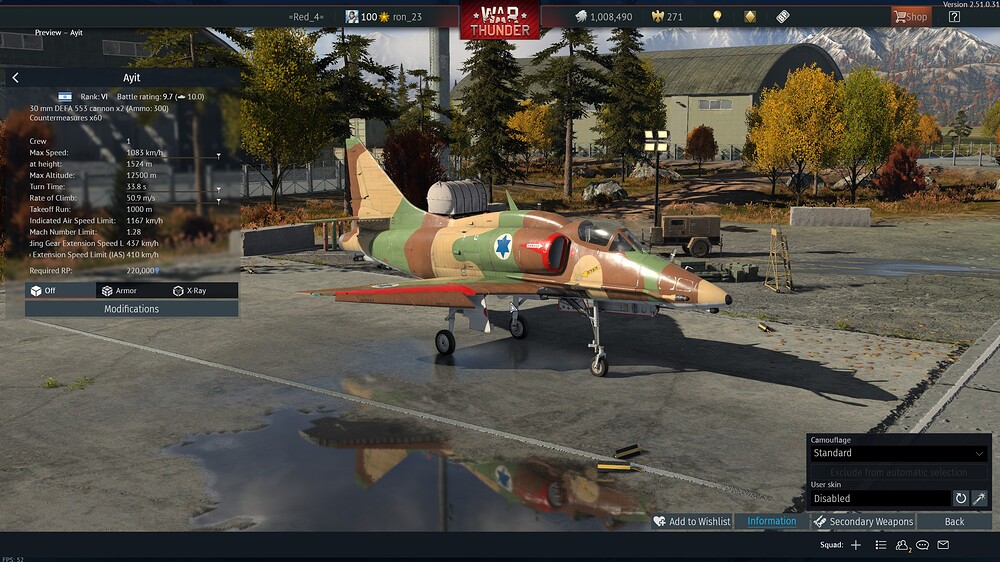This screenshot has width=1000, height=562.
Task: Refresh the user skin list
Action: (x=960, y=498)
